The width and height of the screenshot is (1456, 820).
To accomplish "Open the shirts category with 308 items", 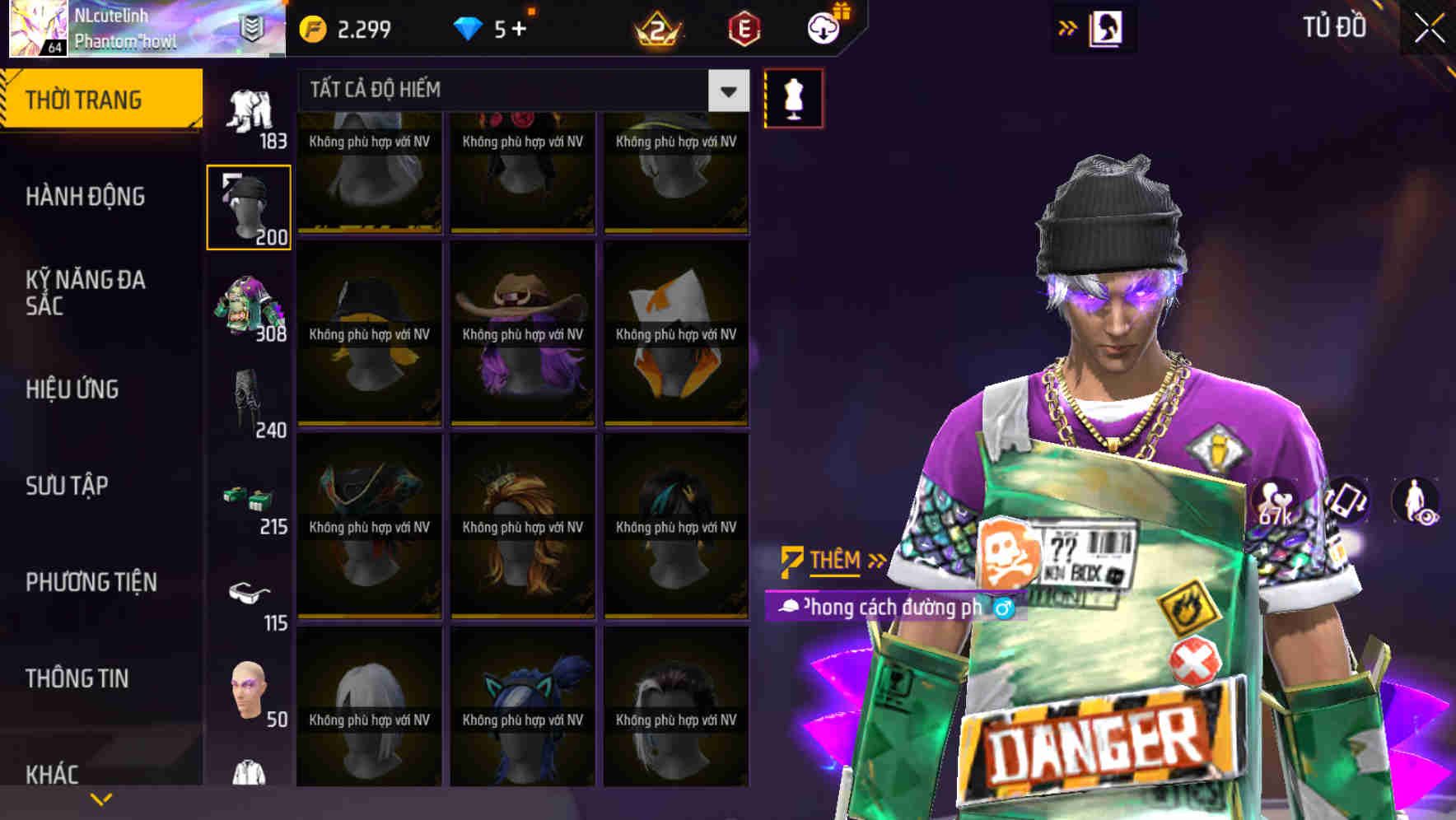I will pyautogui.click(x=249, y=309).
